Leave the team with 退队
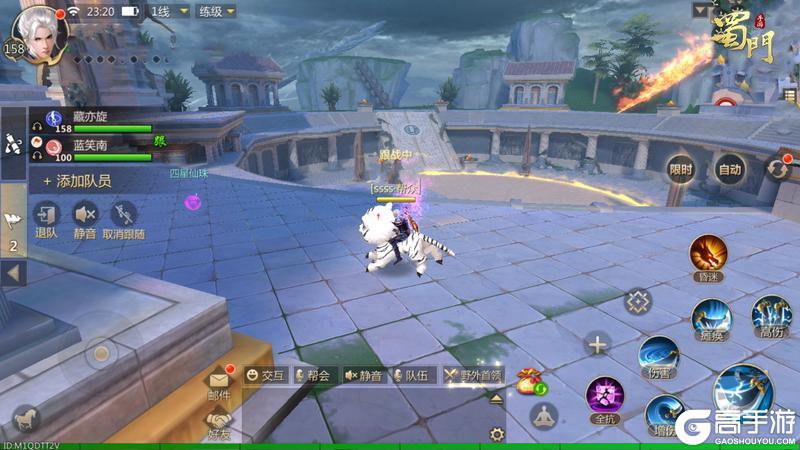This screenshot has height=450, width=800. 46,219
